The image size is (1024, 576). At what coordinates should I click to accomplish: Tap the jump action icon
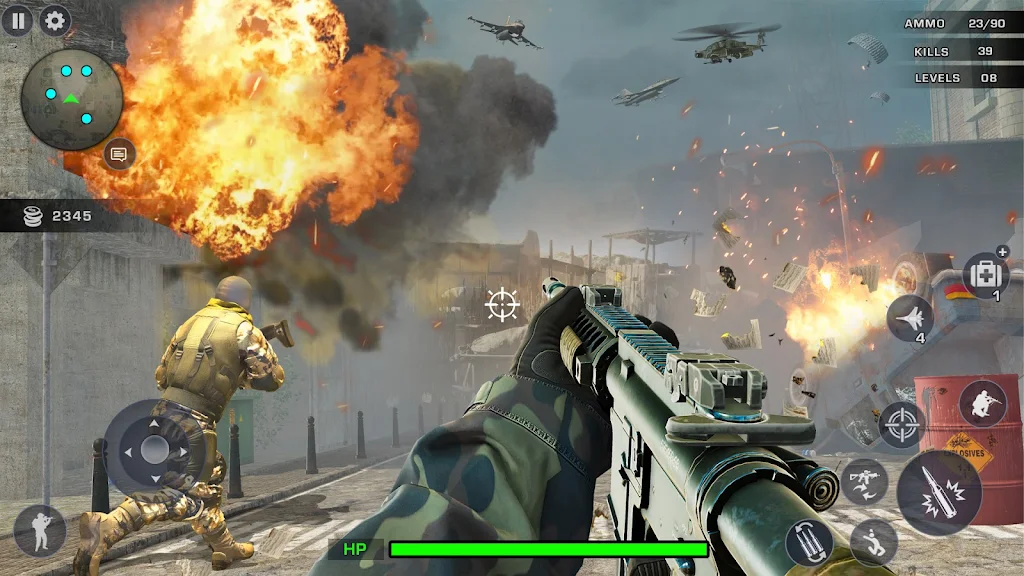pyautogui.click(x=873, y=541)
